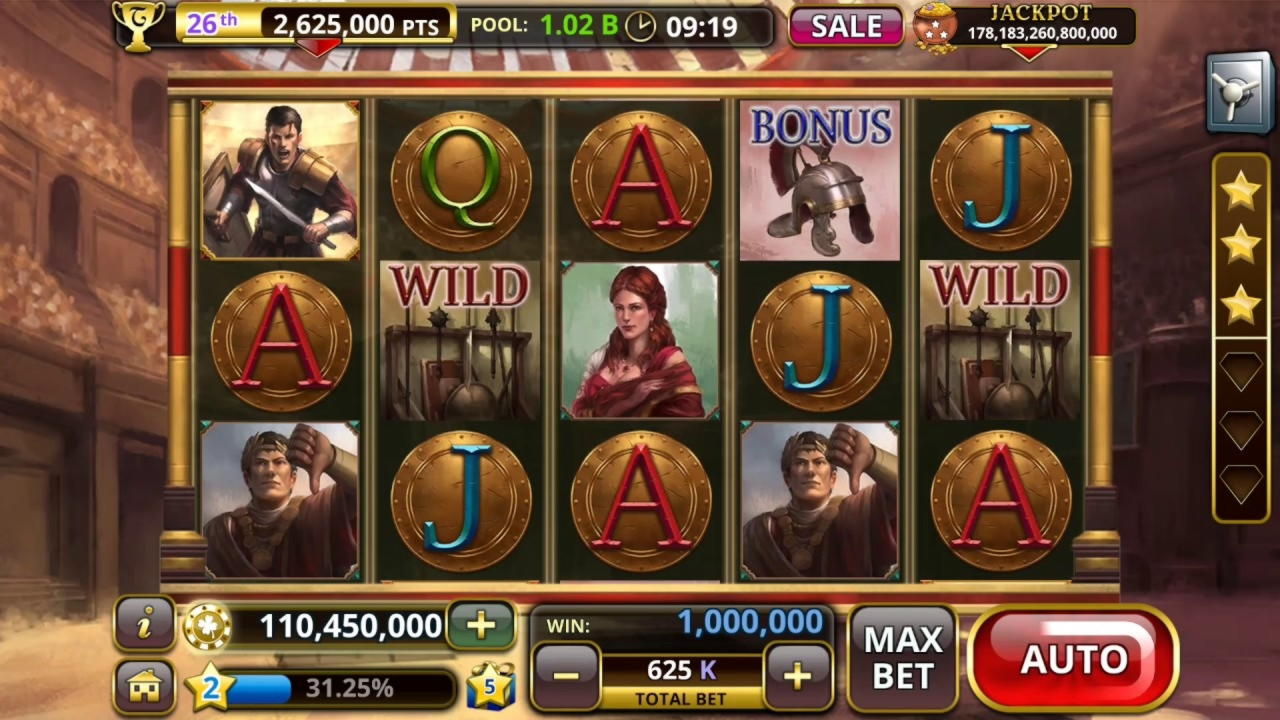The image size is (1280, 720).
Task: Increase total bet with the yellow plus
Action: [x=797, y=676]
